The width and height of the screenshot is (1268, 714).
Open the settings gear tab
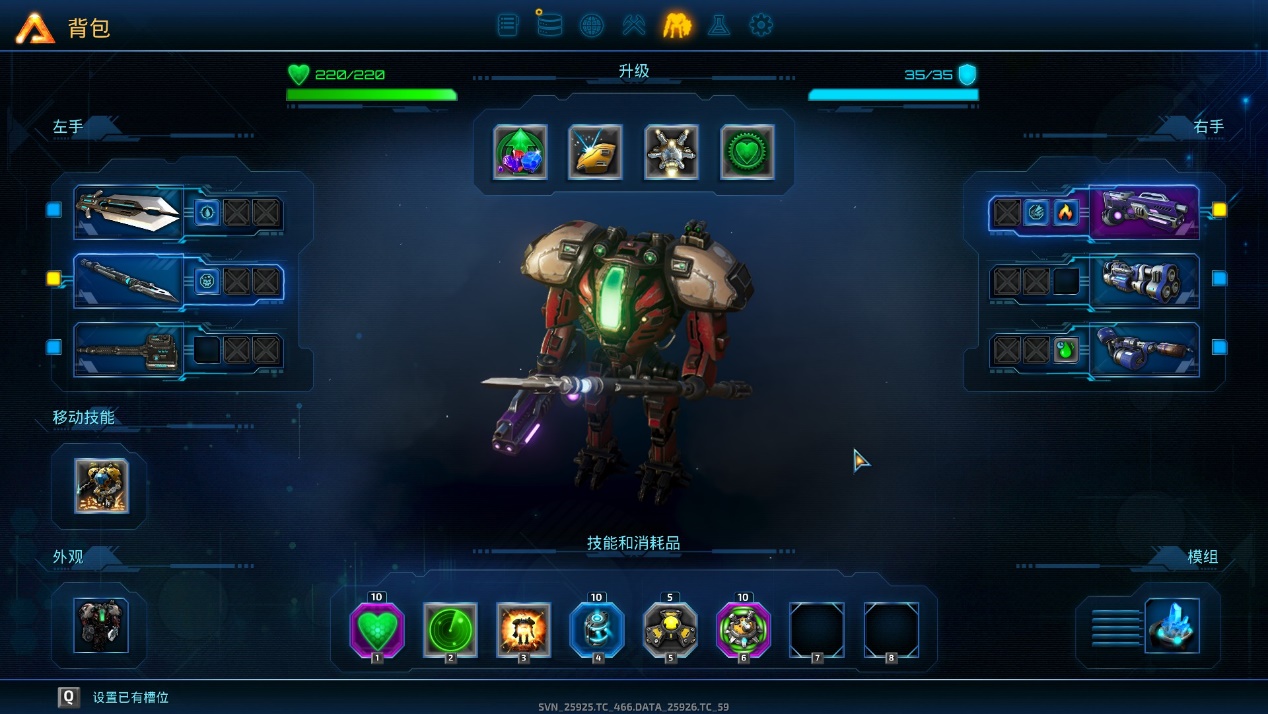[x=761, y=25]
